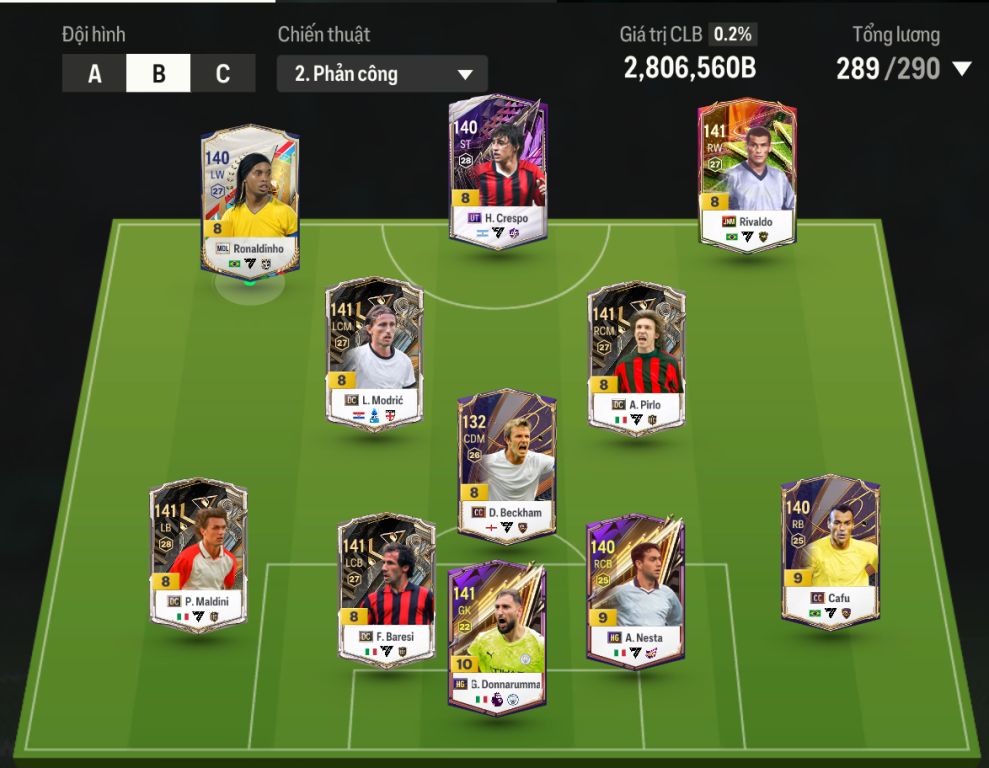Image resolution: width=989 pixels, height=768 pixels.
Task: Choose the P. Maldini left-back card
Action: point(198,554)
